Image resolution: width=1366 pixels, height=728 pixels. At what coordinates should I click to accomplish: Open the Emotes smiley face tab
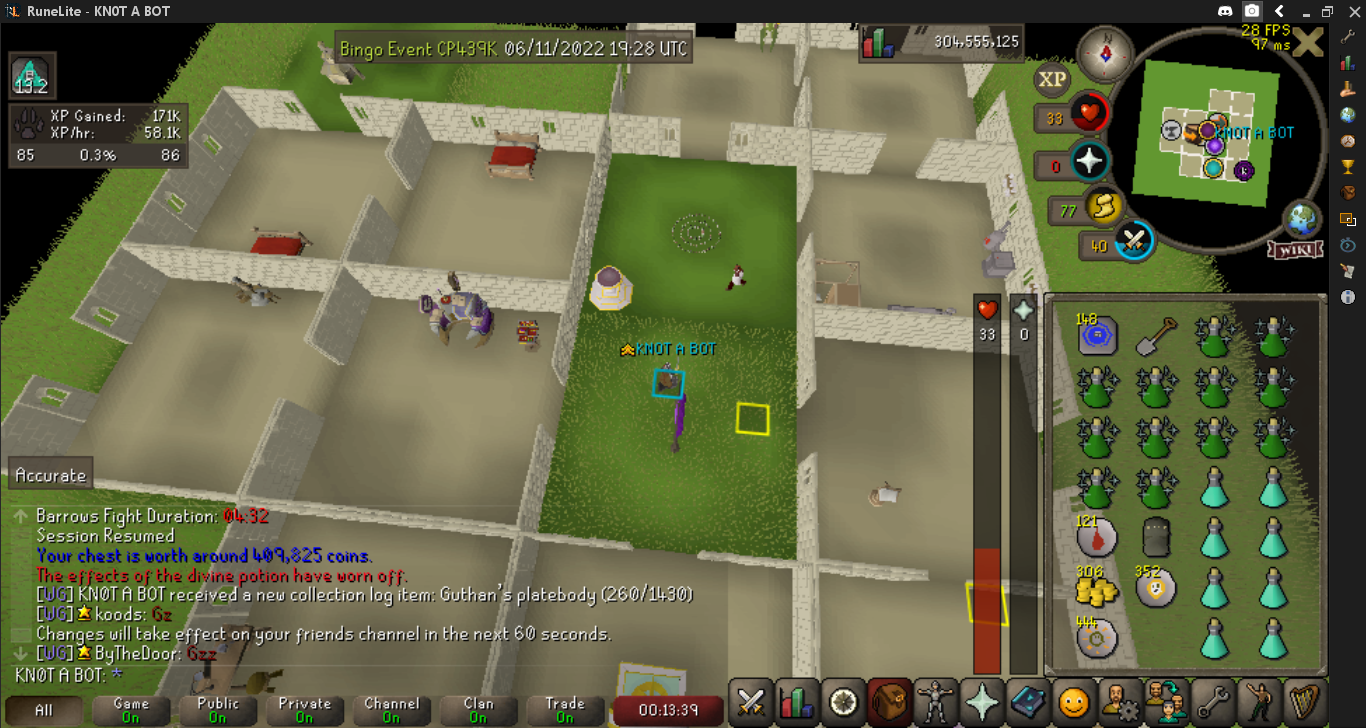pos(1074,704)
